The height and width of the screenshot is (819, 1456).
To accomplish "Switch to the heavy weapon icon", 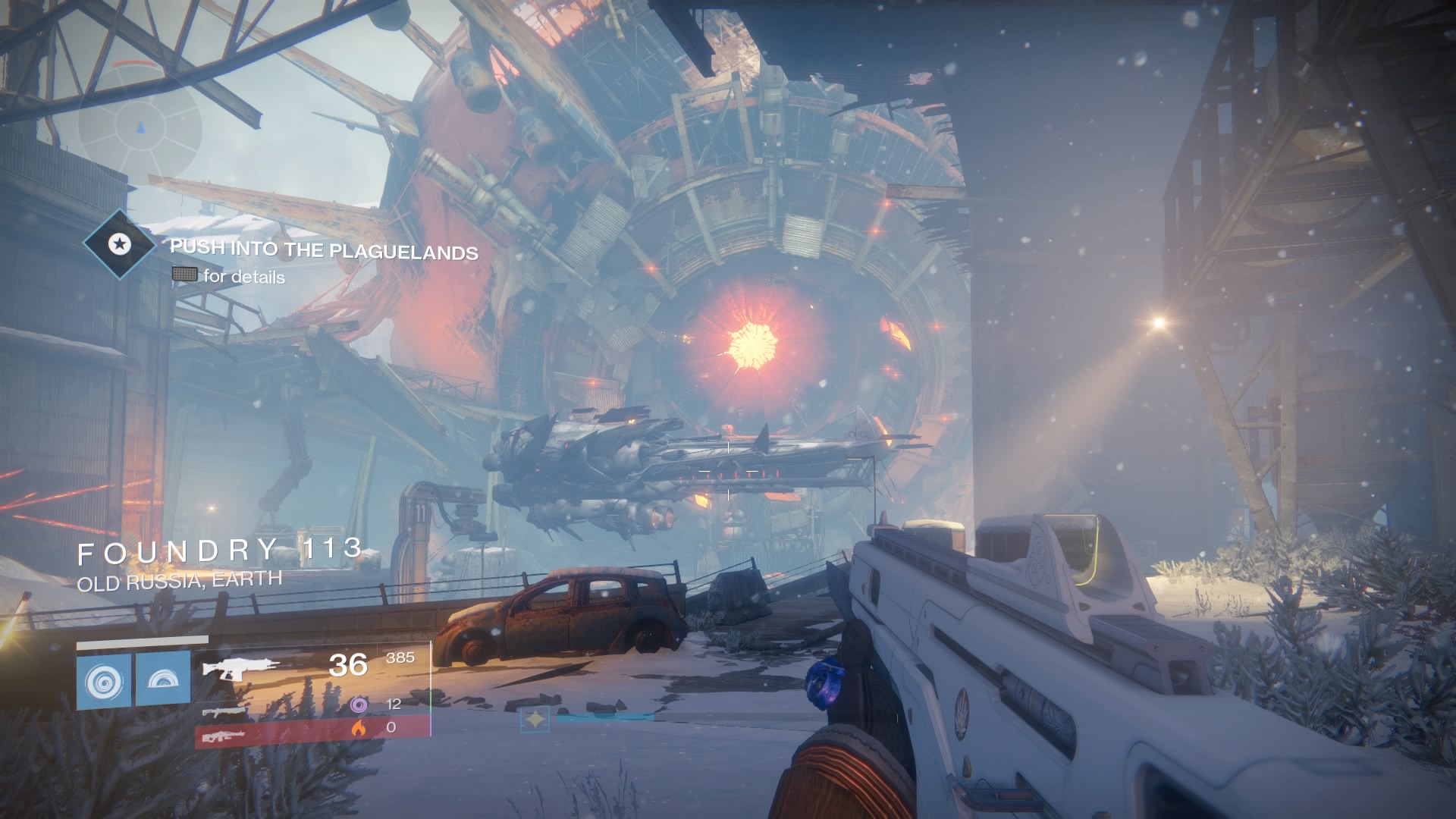I will (224, 735).
